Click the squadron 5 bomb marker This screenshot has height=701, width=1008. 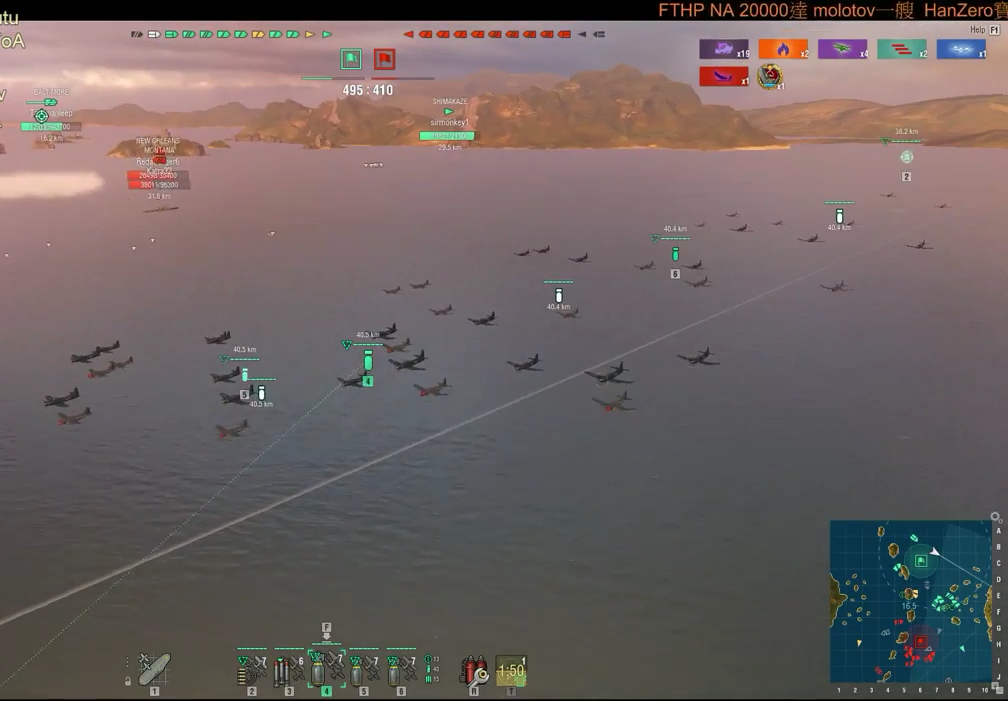[x=245, y=377]
